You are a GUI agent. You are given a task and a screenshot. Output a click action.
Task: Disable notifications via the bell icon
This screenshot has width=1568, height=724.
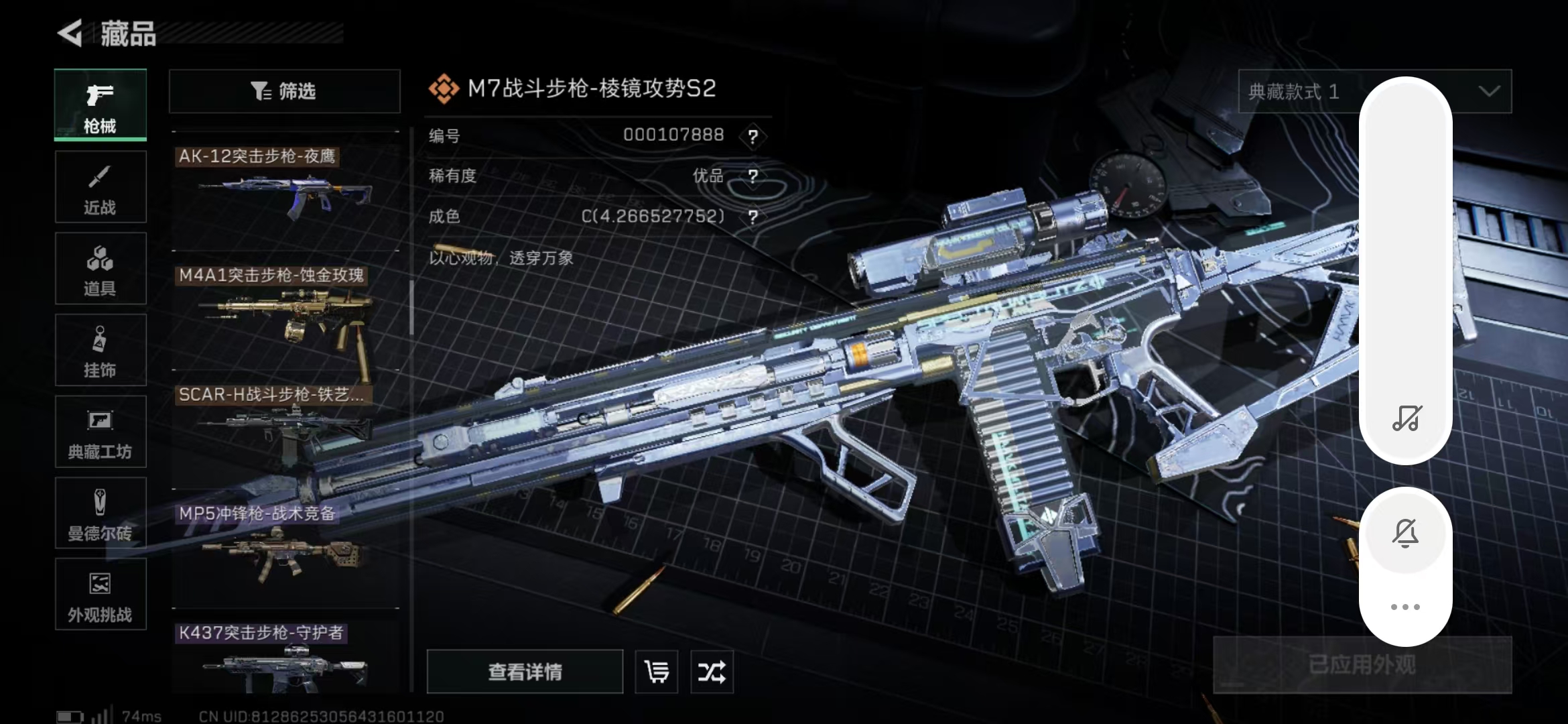(1405, 533)
